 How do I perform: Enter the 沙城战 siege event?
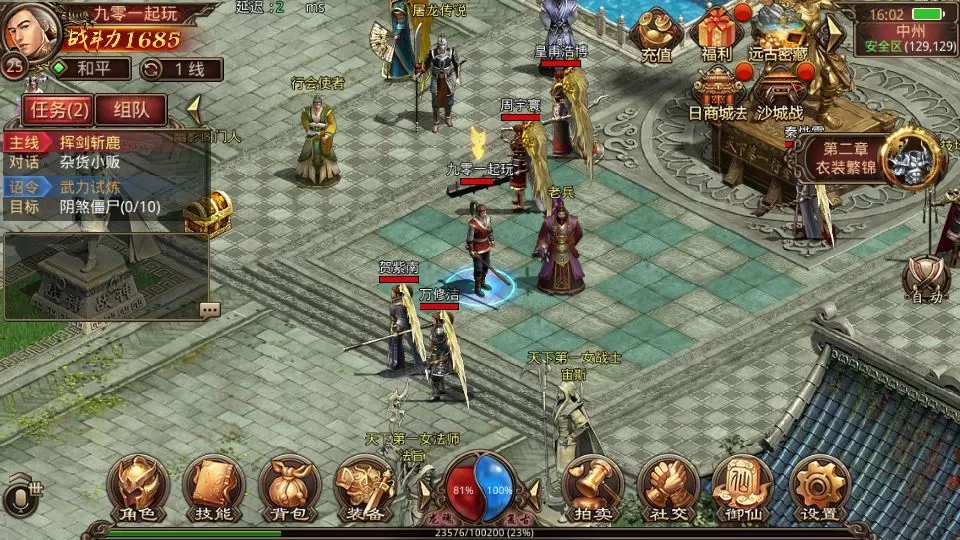tap(779, 93)
